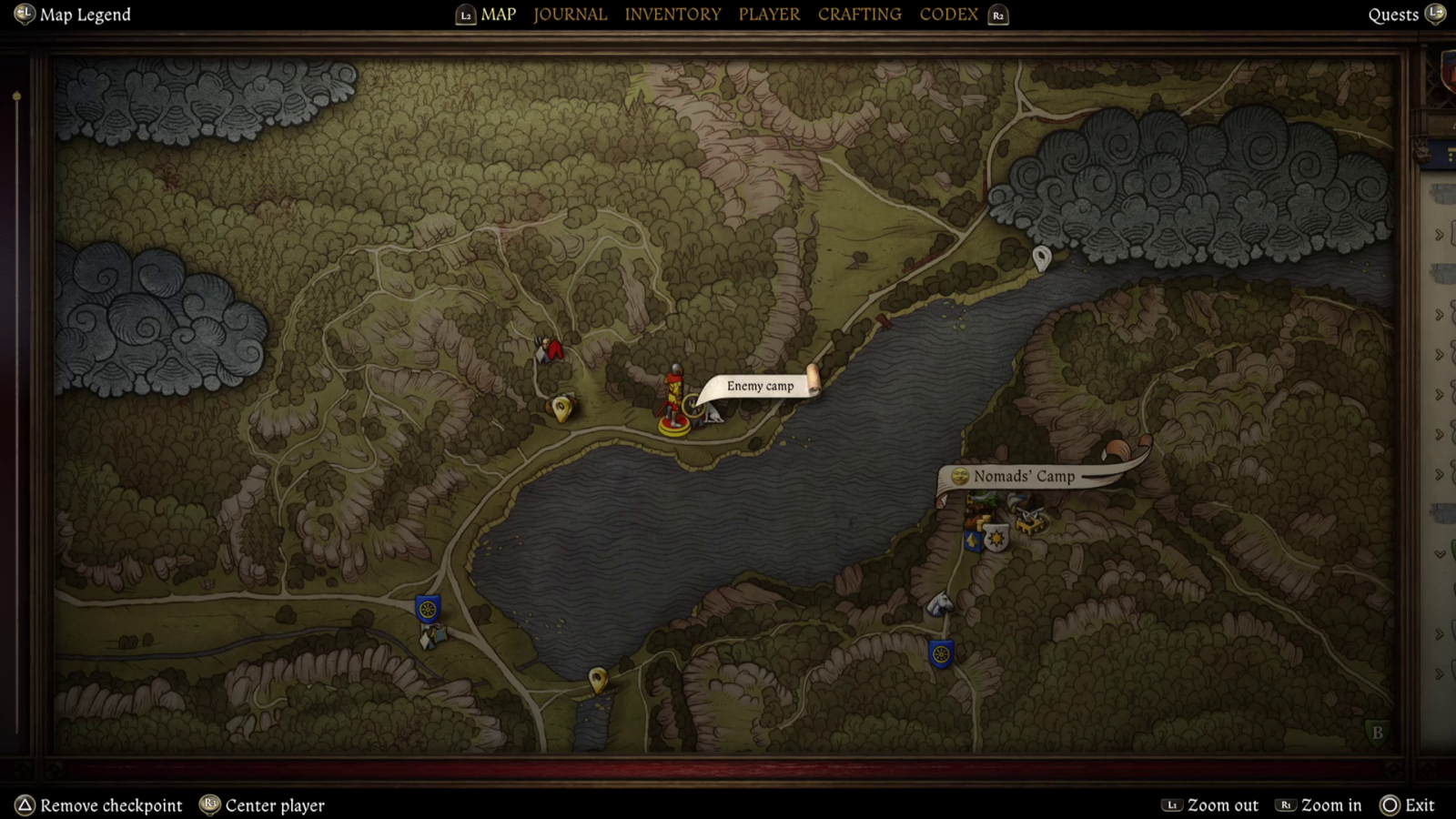Click the grey pin marker by the river
This screenshot has height=819, width=1456.
(x=1042, y=258)
